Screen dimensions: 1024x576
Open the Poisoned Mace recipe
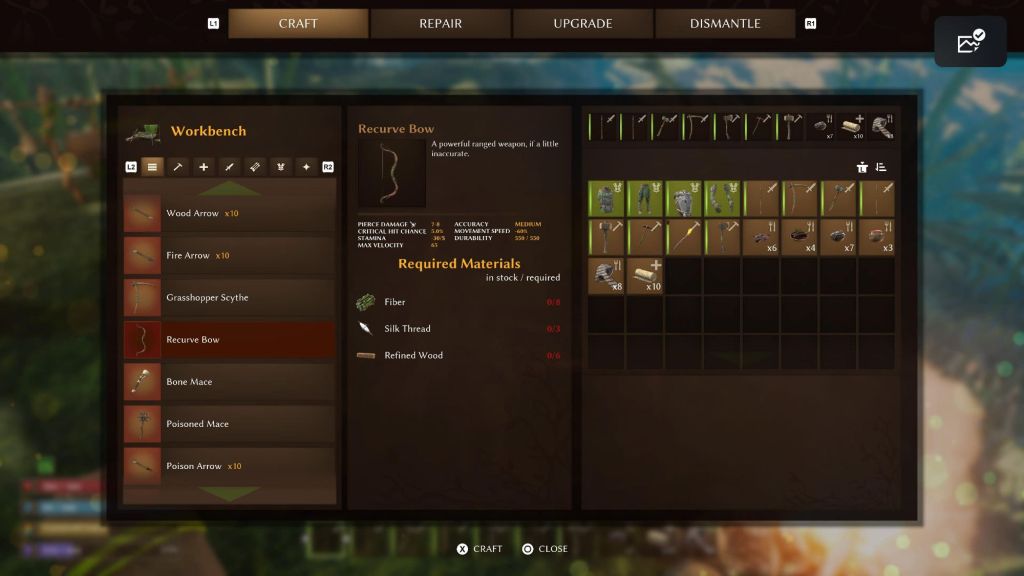tap(229, 424)
